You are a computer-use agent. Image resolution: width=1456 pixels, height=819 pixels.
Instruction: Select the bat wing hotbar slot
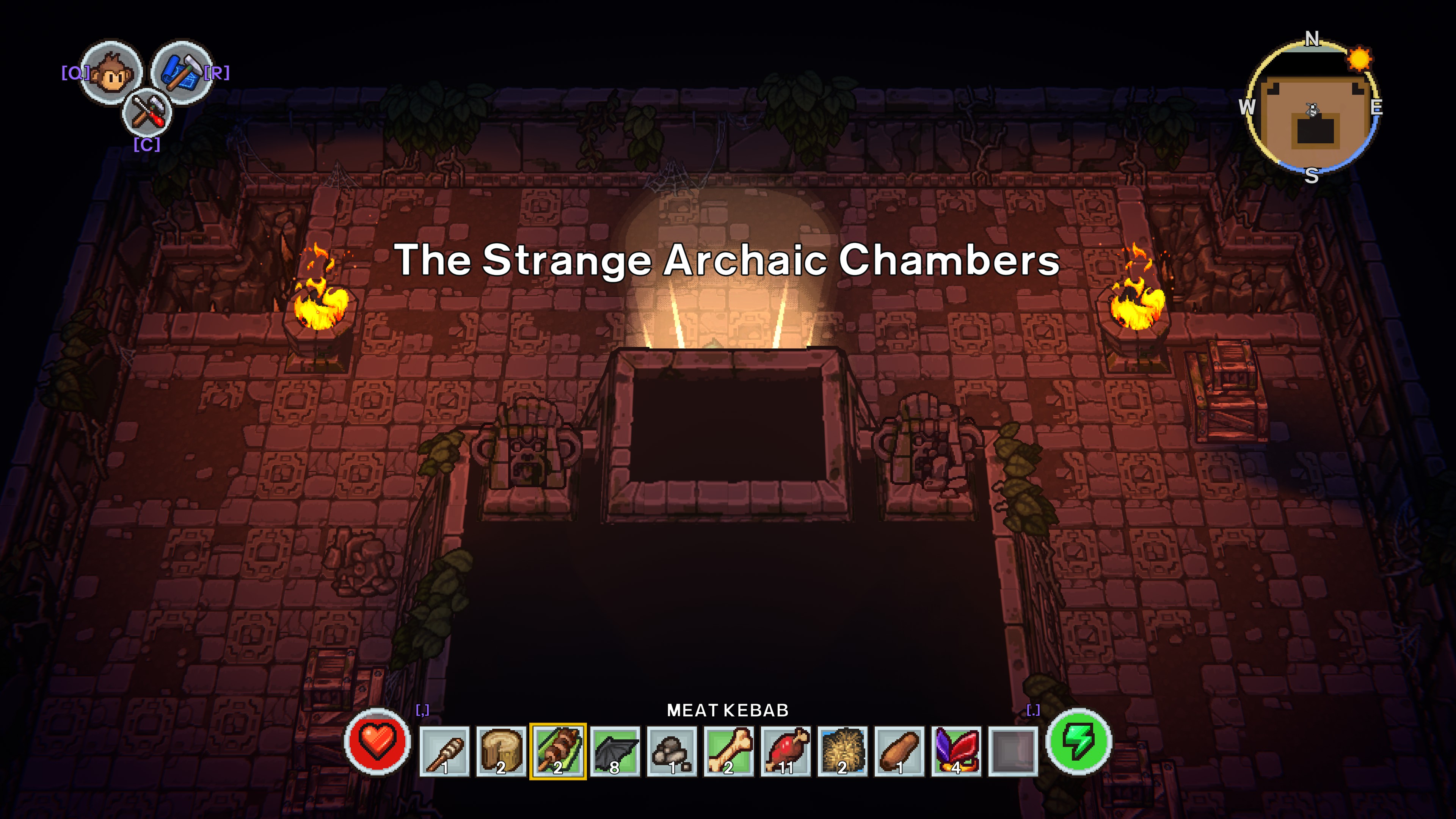615,751
